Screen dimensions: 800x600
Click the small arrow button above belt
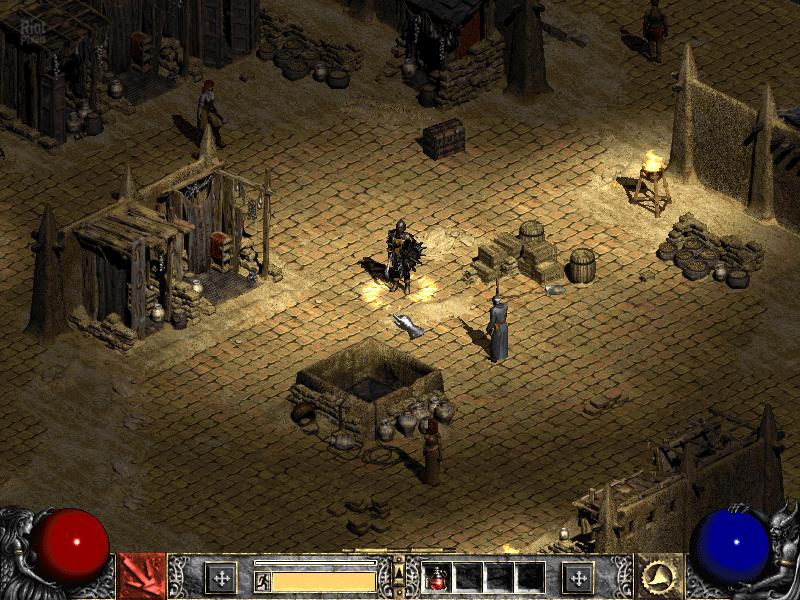399,567
